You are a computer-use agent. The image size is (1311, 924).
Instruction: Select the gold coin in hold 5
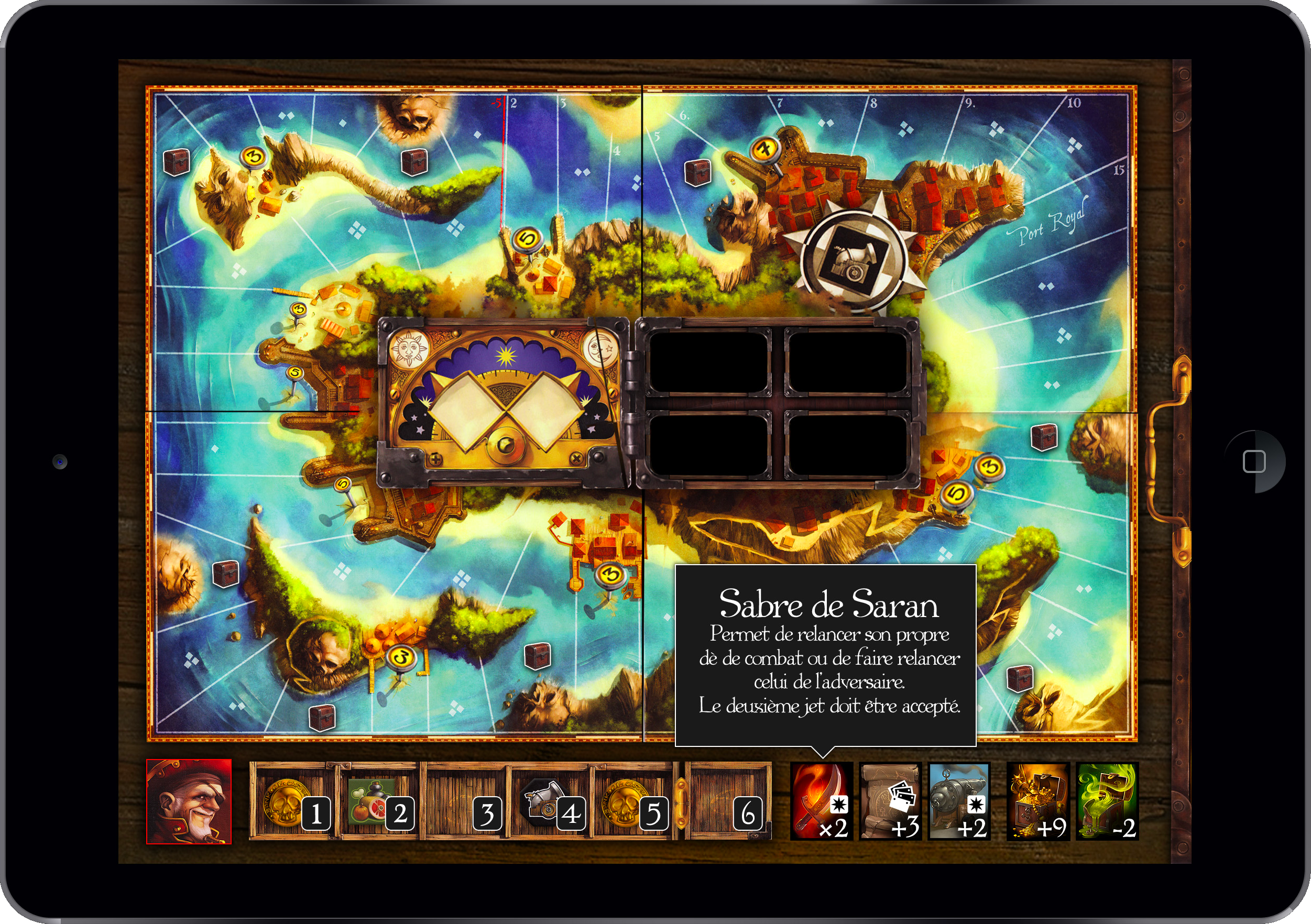632,802
